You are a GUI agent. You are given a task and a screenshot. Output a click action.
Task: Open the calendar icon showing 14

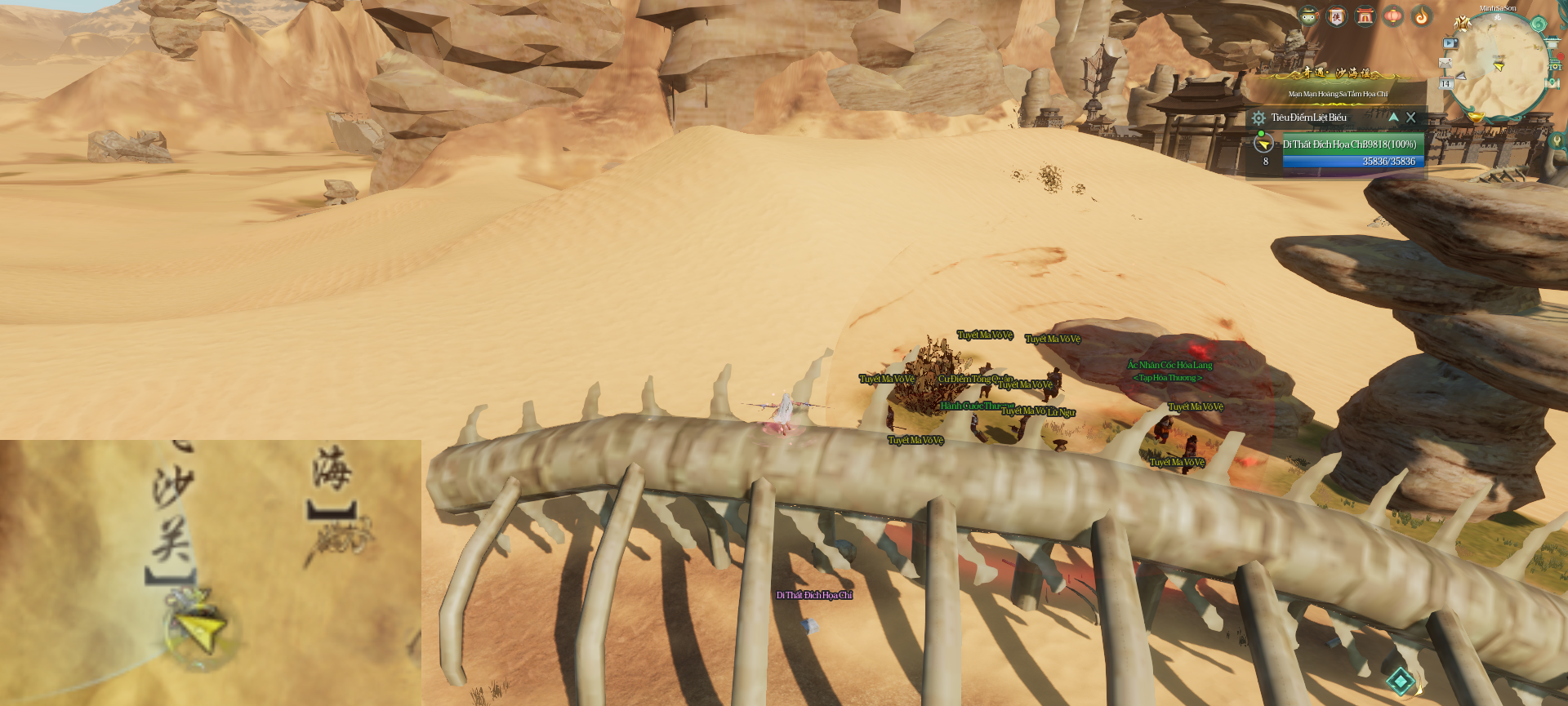(x=1445, y=83)
